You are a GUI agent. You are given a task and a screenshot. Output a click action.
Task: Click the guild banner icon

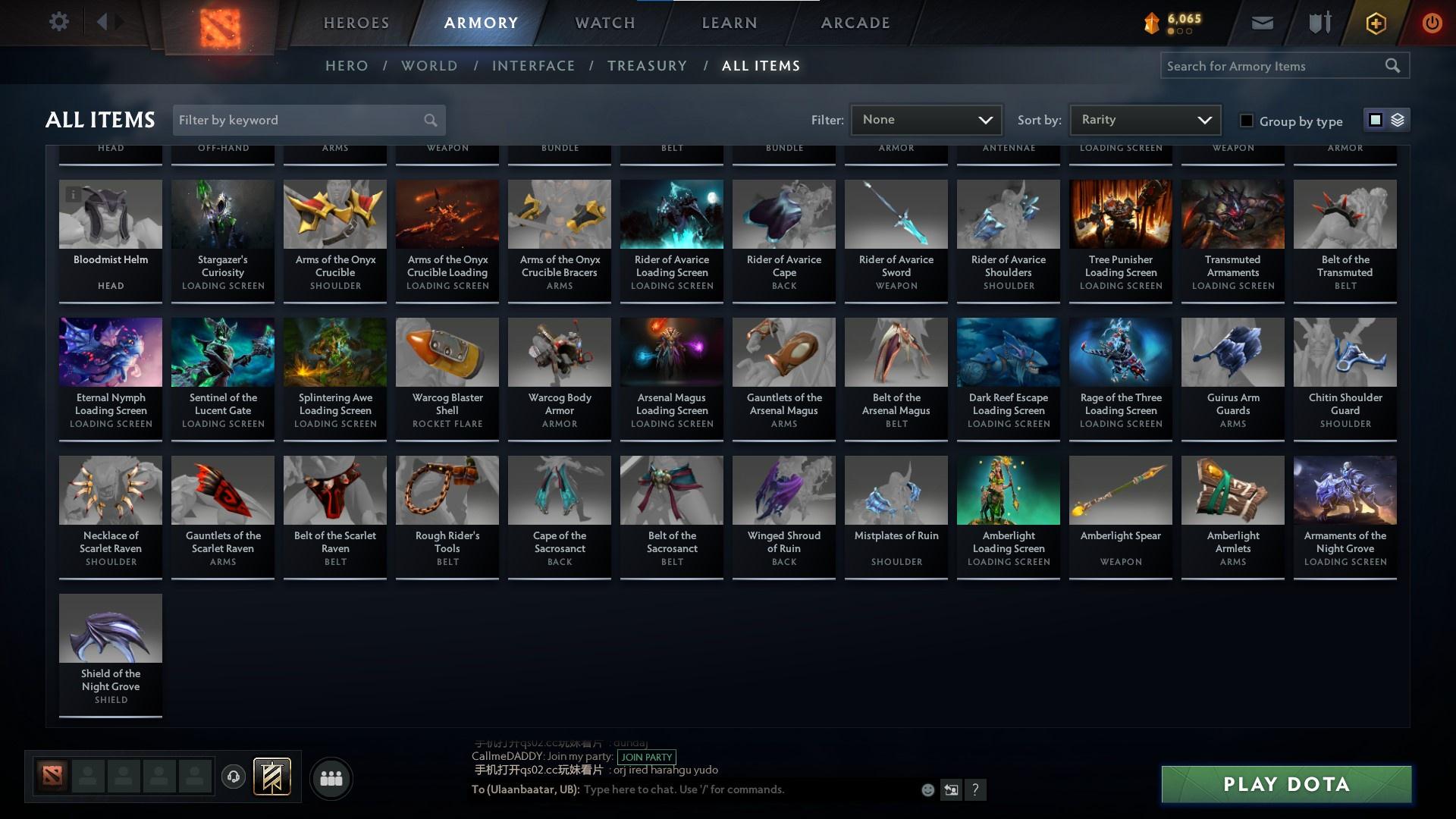point(273,777)
